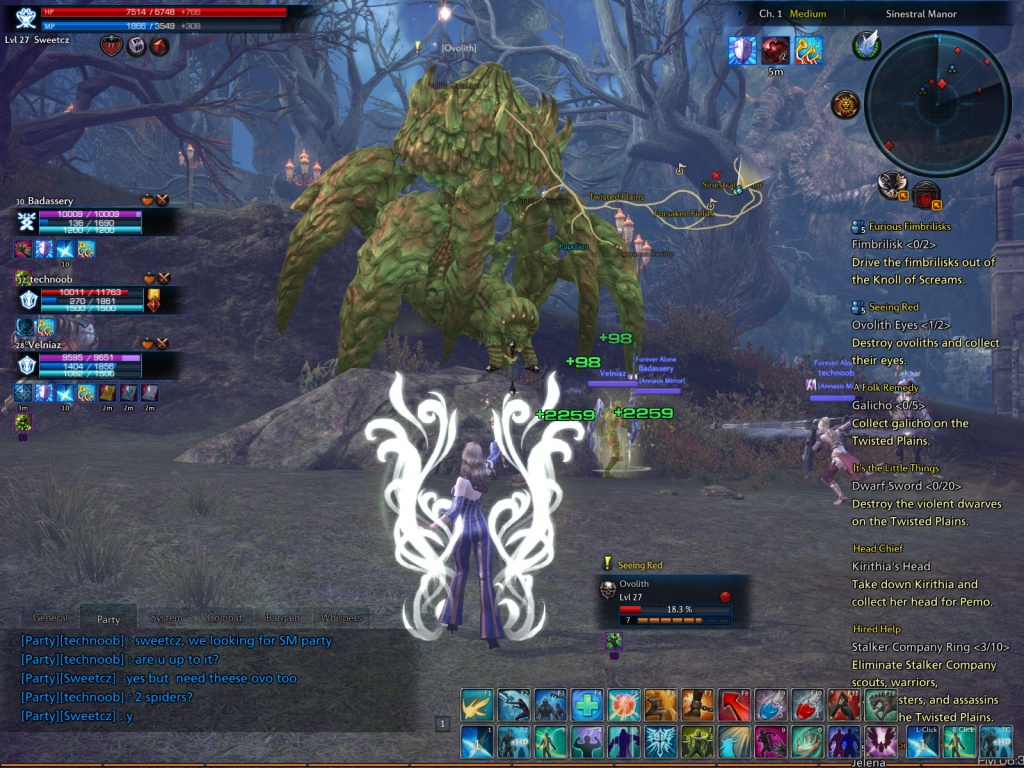Switch to the General chat tab
Viewport: 1024px width, 768px height.
(50, 618)
